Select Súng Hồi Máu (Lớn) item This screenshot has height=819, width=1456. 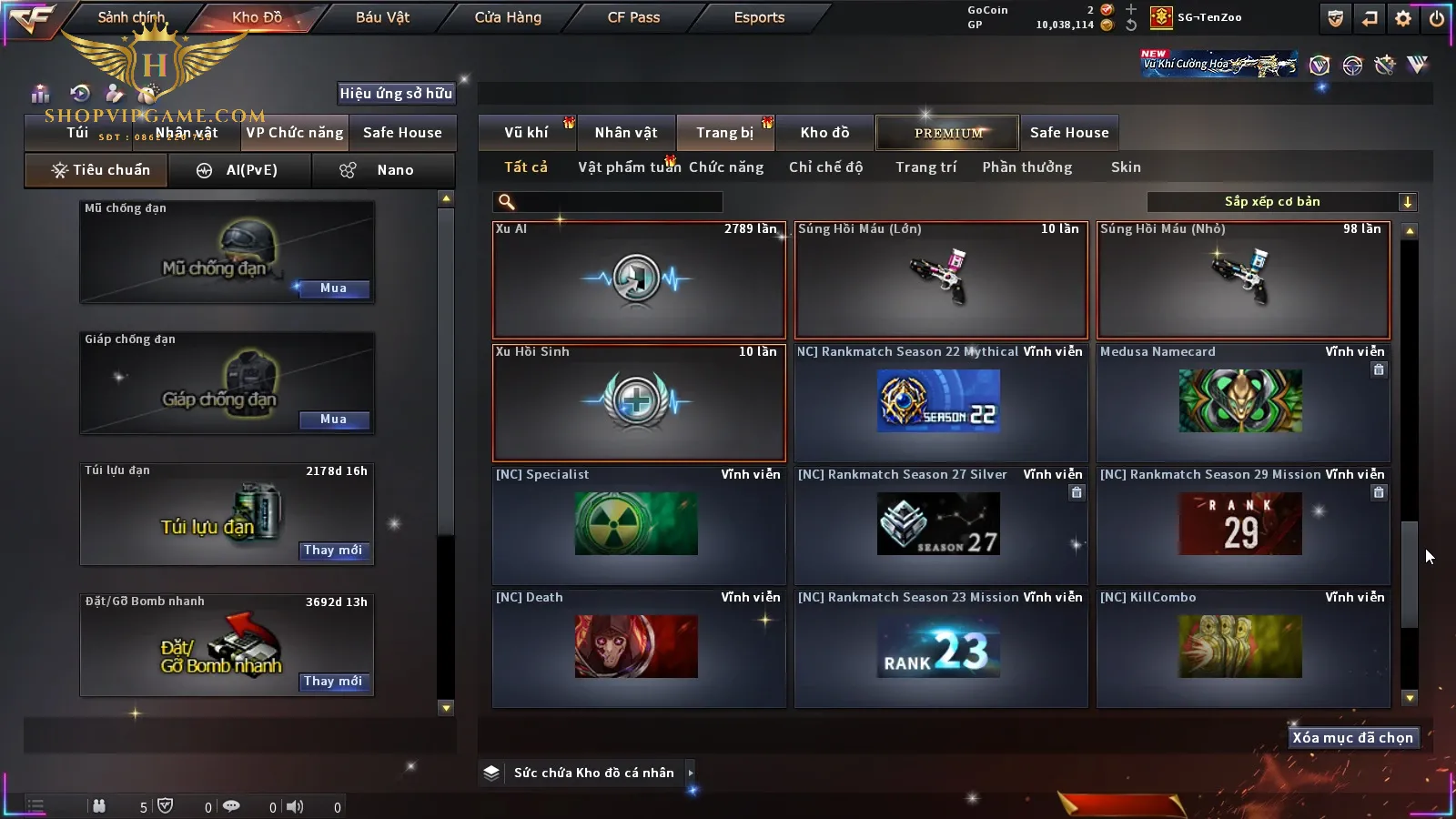click(x=941, y=279)
